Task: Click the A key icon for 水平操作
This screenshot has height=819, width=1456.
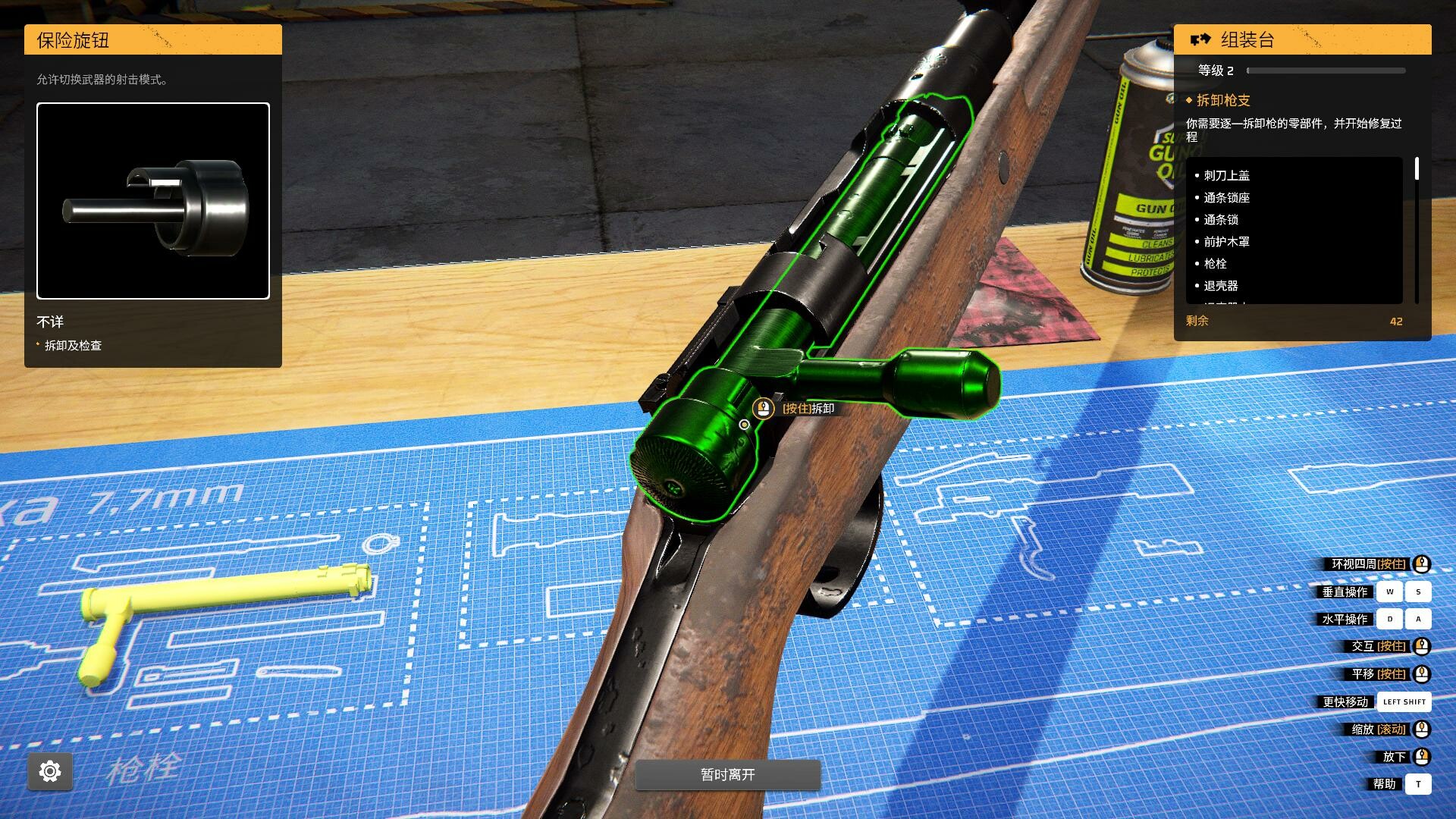Action: [1417, 619]
